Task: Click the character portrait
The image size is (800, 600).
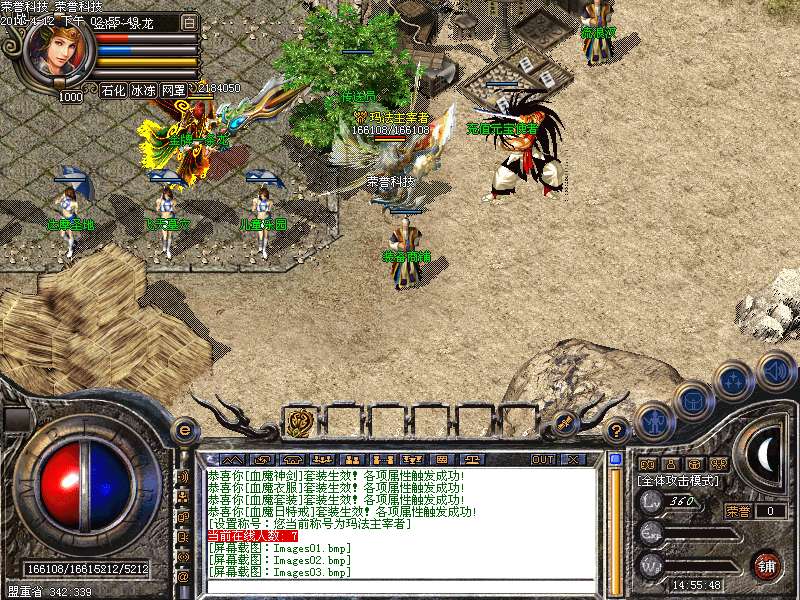Action: 59,53
